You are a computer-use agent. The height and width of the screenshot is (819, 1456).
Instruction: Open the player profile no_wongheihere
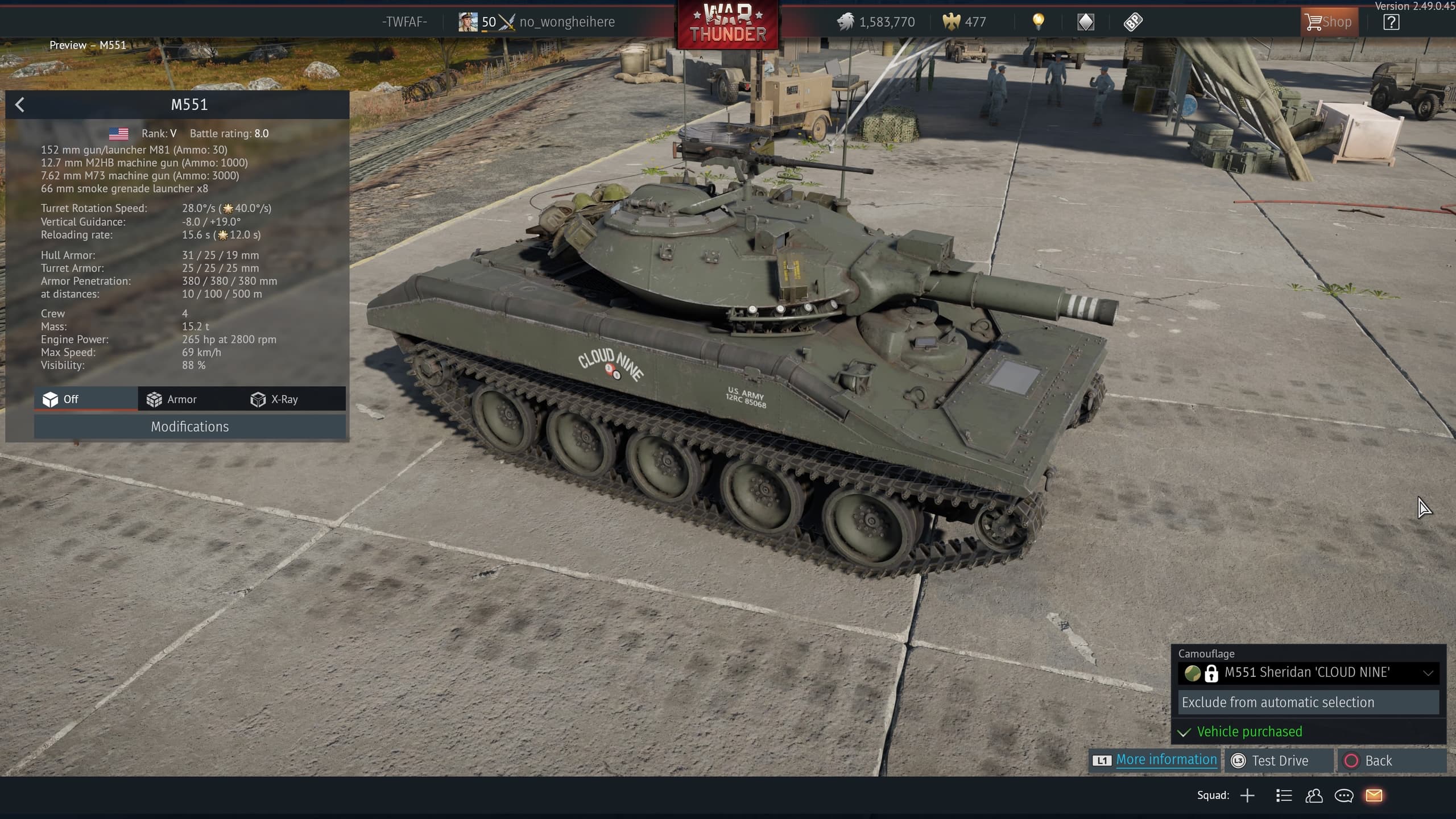tap(566, 22)
